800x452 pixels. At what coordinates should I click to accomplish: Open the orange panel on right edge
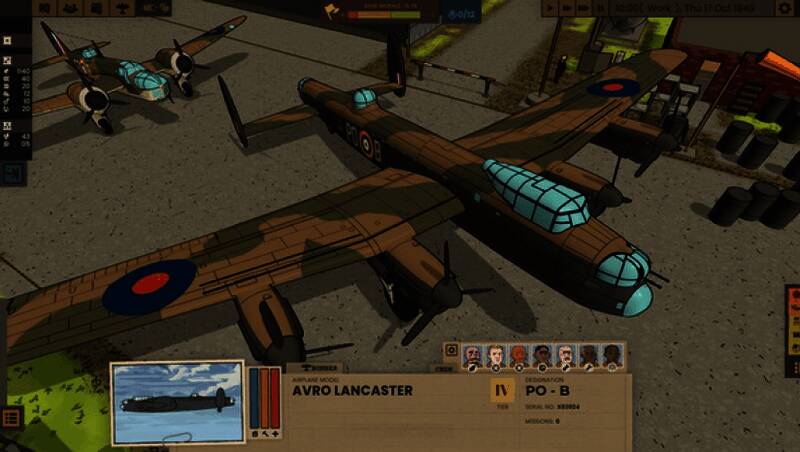[792, 316]
